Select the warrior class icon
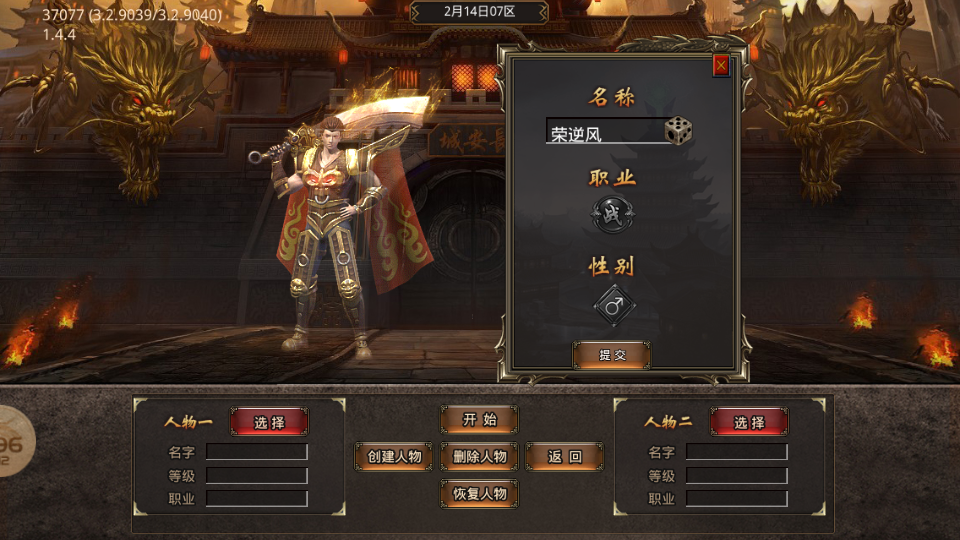Viewport: 960px width, 540px height. click(611, 212)
